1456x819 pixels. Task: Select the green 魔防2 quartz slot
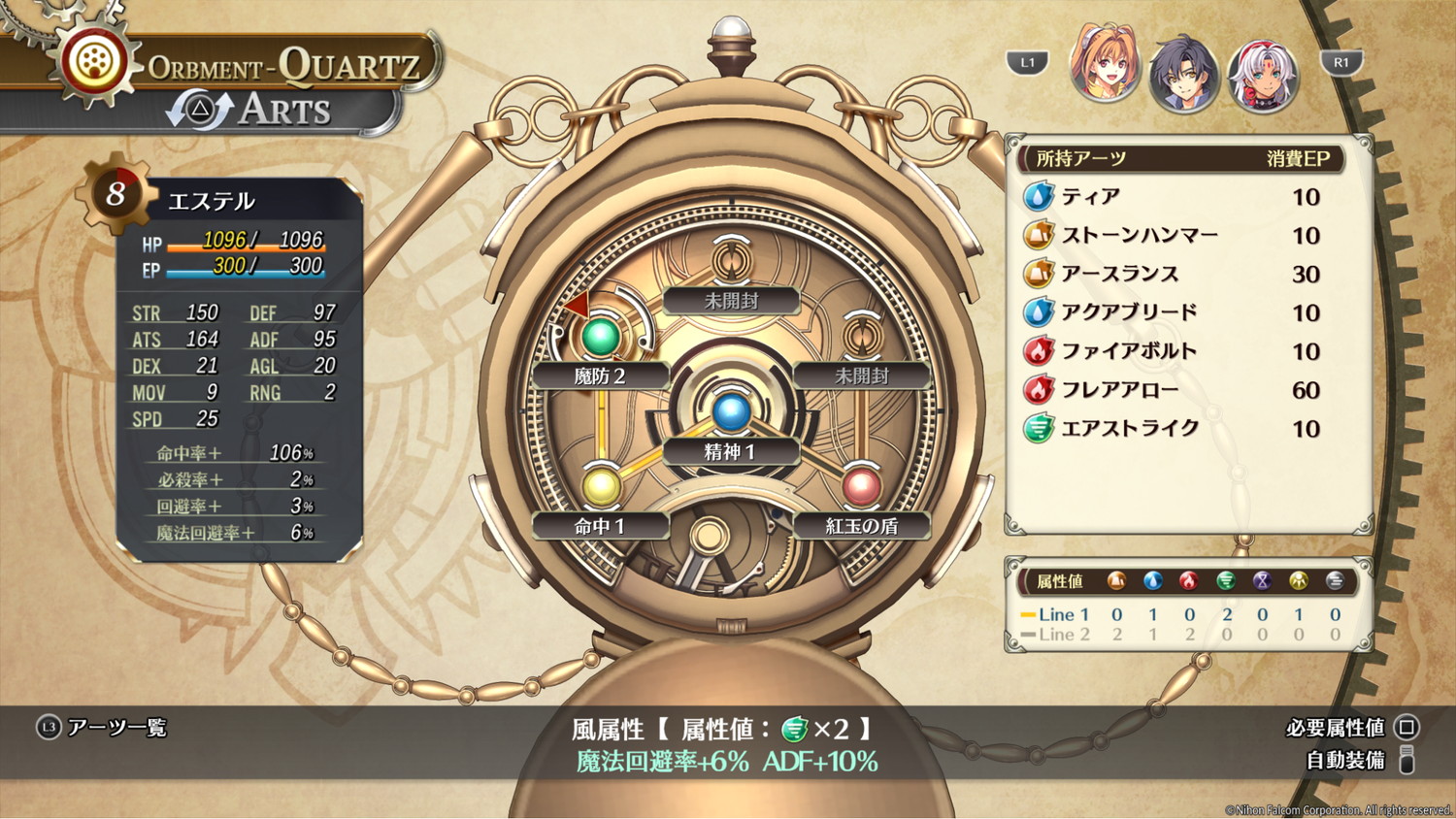[x=600, y=337]
